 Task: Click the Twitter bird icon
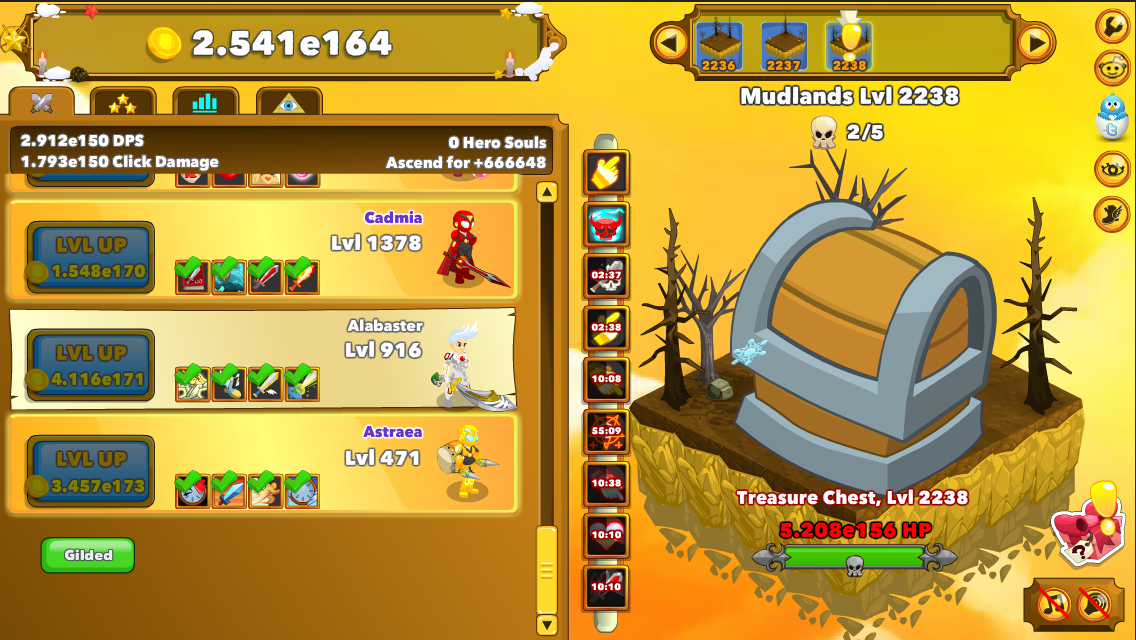[1112, 119]
